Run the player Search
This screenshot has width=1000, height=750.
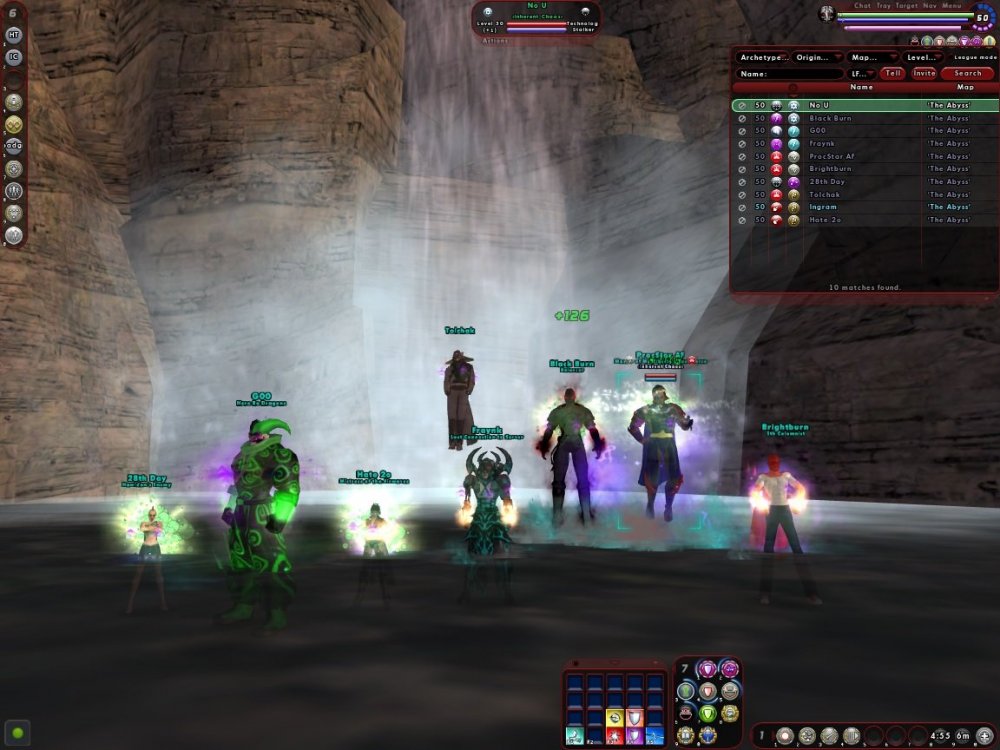tap(967, 73)
